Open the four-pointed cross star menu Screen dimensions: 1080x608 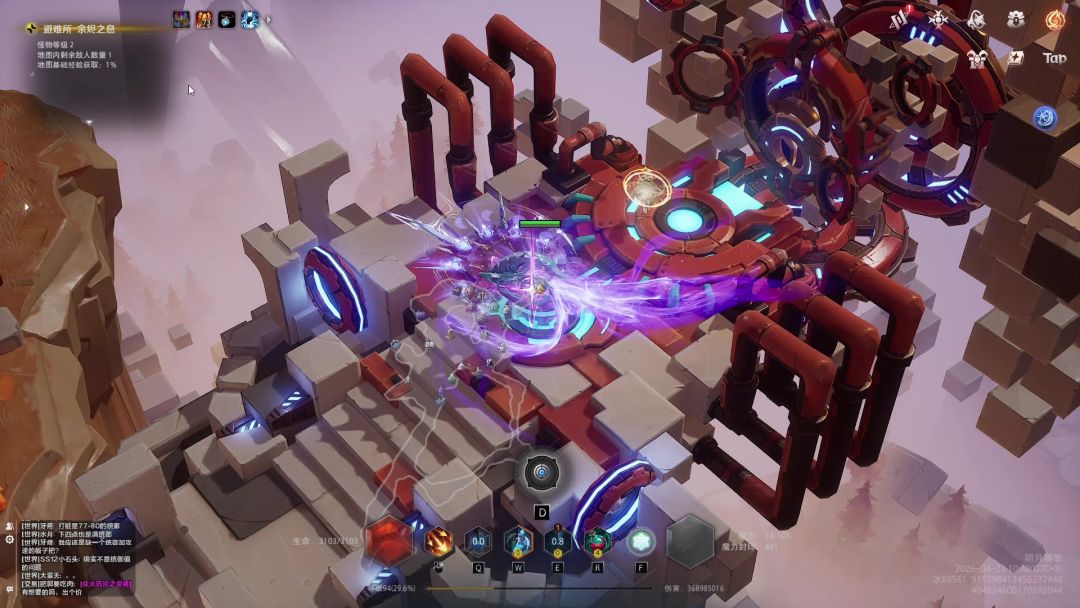pyautogui.click(x=938, y=19)
